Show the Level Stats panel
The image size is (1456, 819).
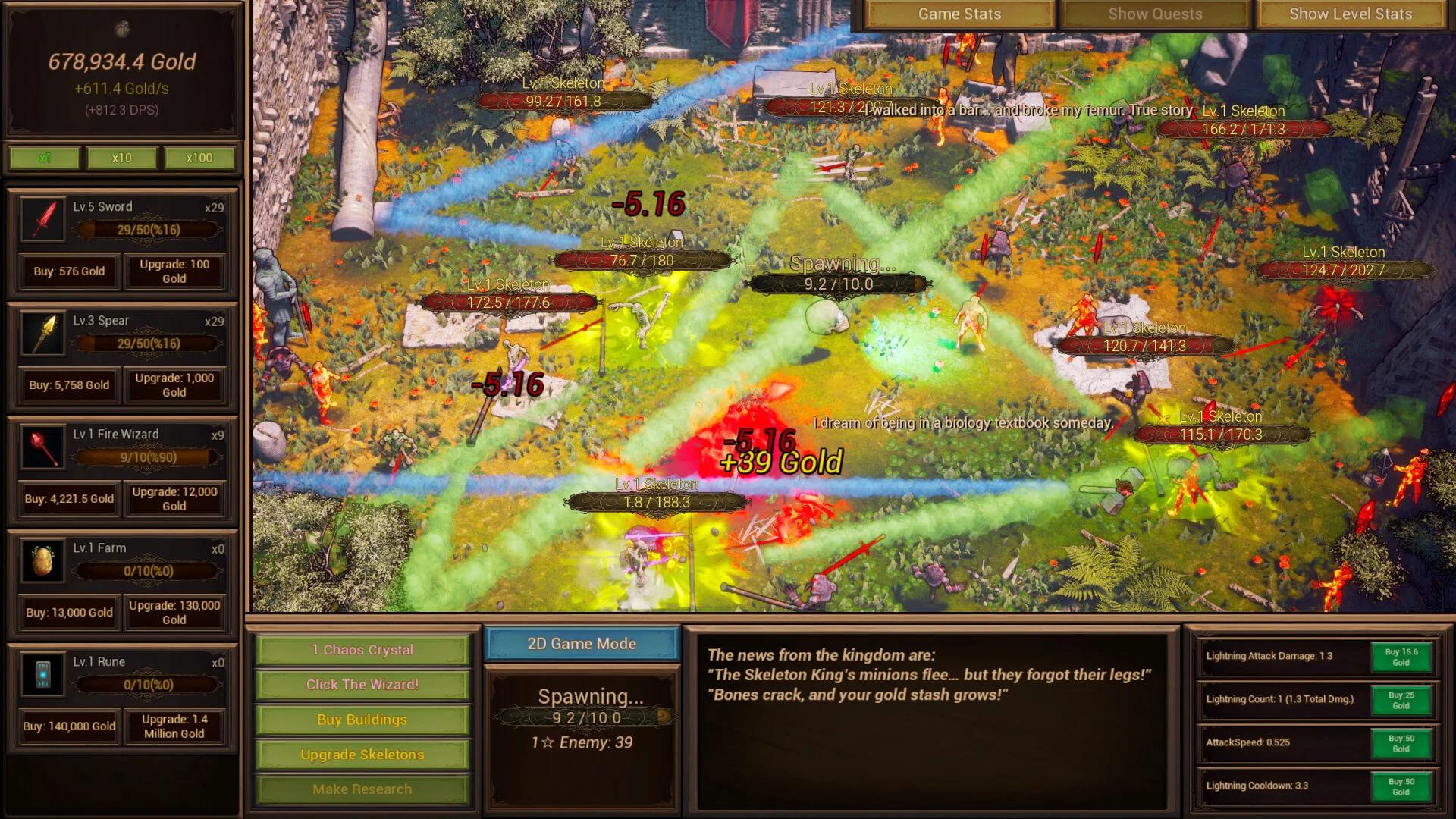1350,14
